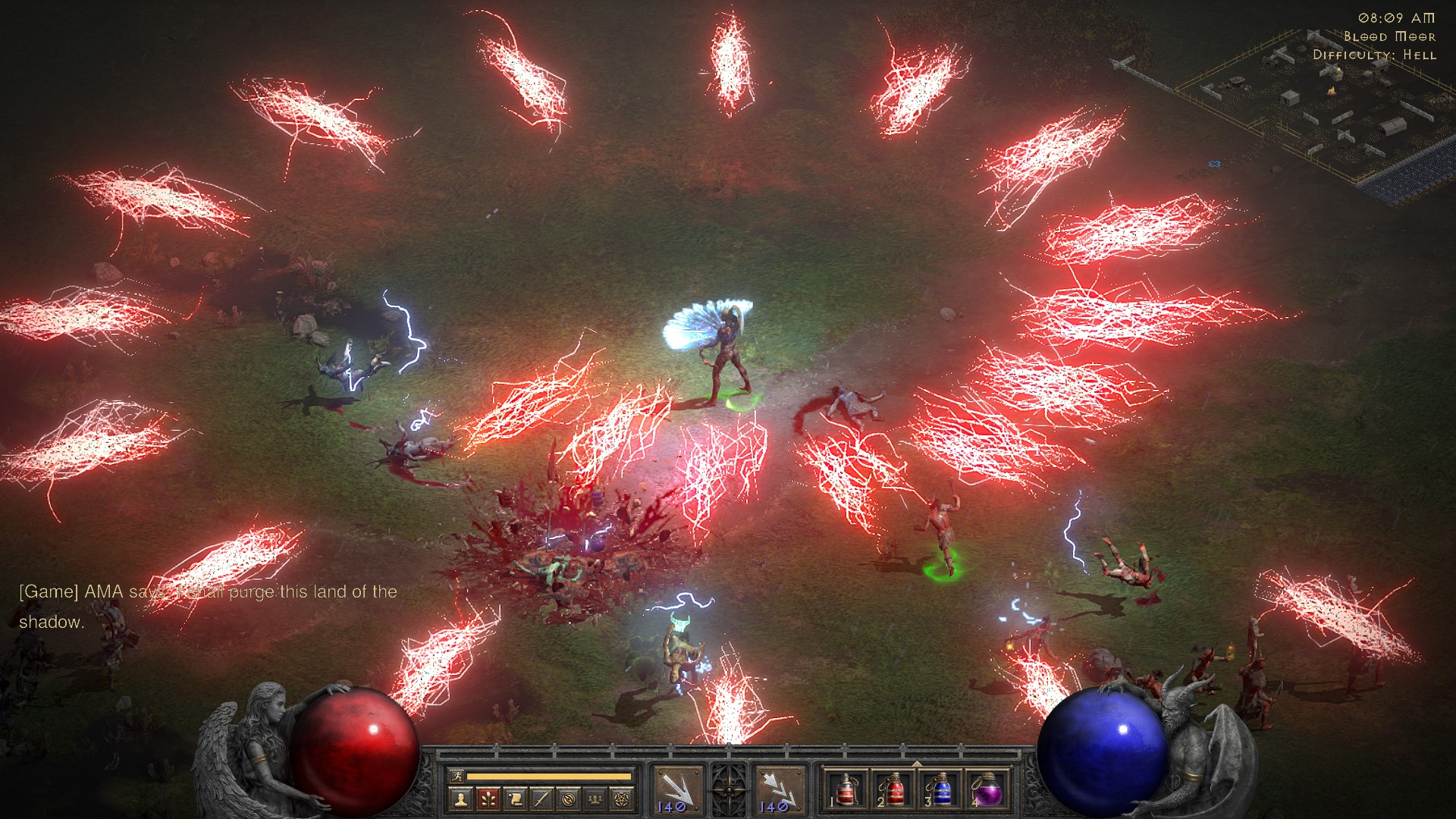This screenshot has width=1456, height=819.
Task: Use the red healing potion in slot 2
Action: click(x=892, y=790)
